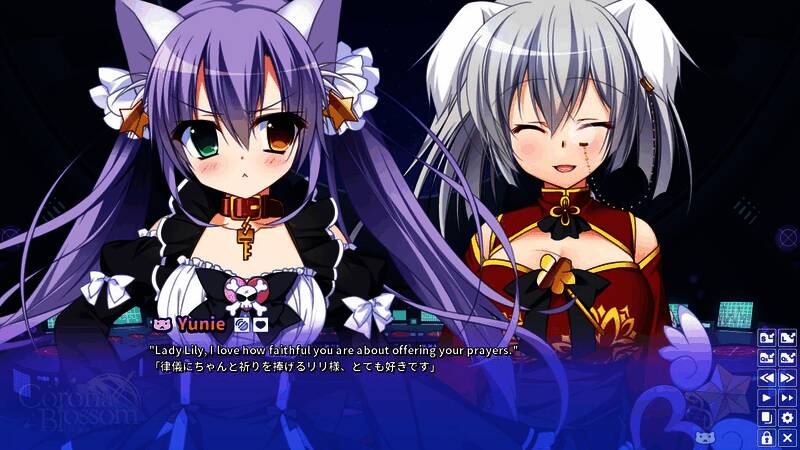Open the Load menu button
The height and width of the screenshot is (450, 800).
tap(787, 337)
